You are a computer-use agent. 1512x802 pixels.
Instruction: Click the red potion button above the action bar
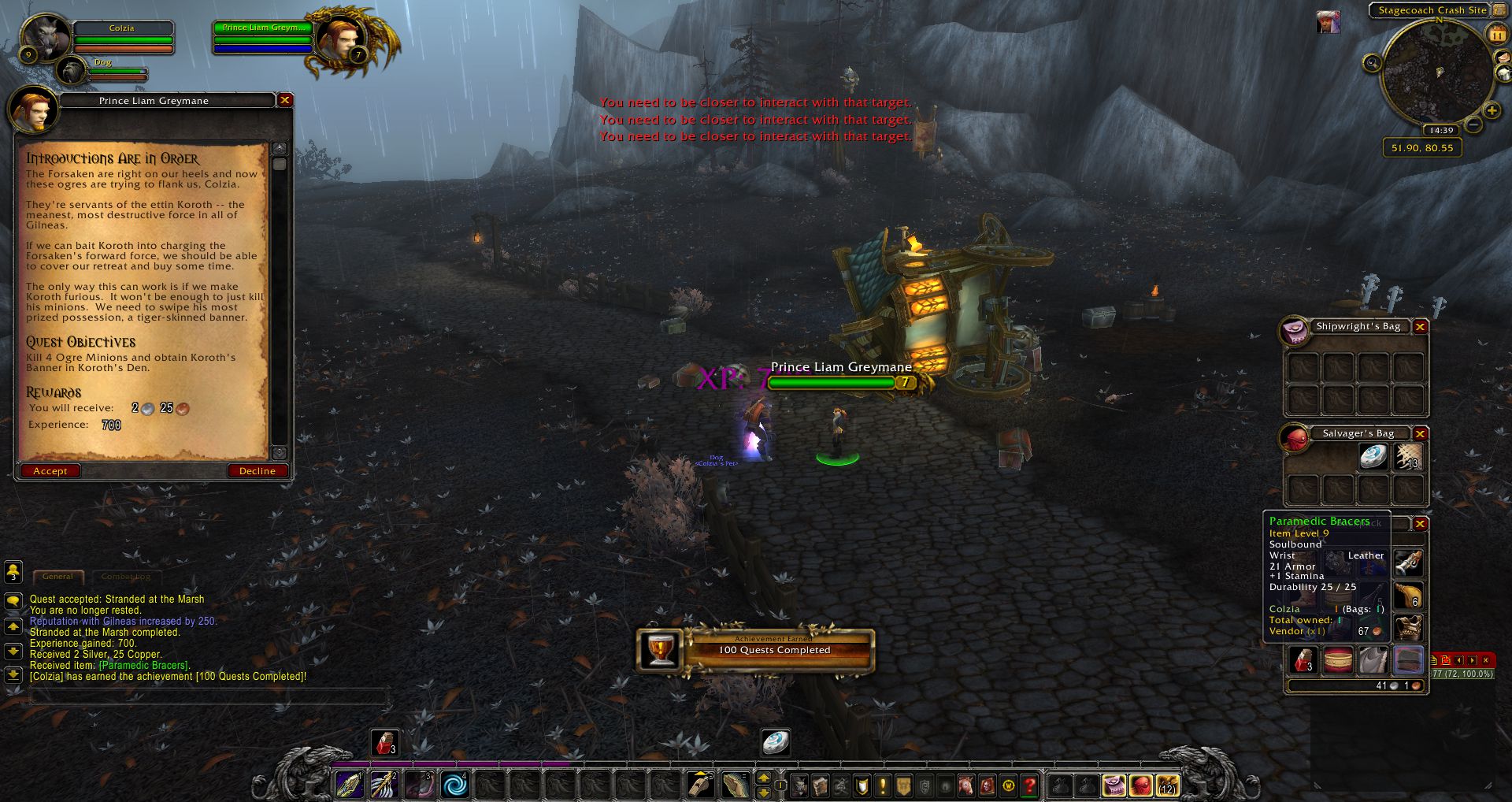(384, 742)
